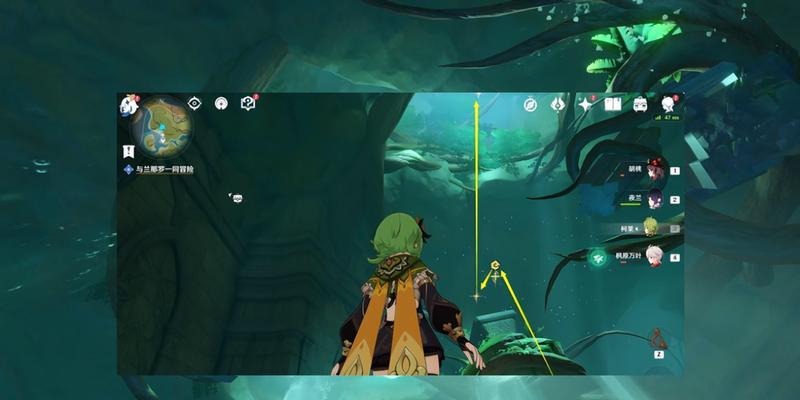This screenshot has width=800, height=400.
Task: Open the character profile head icon
Action: pyautogui.click(x=668, y=104)
